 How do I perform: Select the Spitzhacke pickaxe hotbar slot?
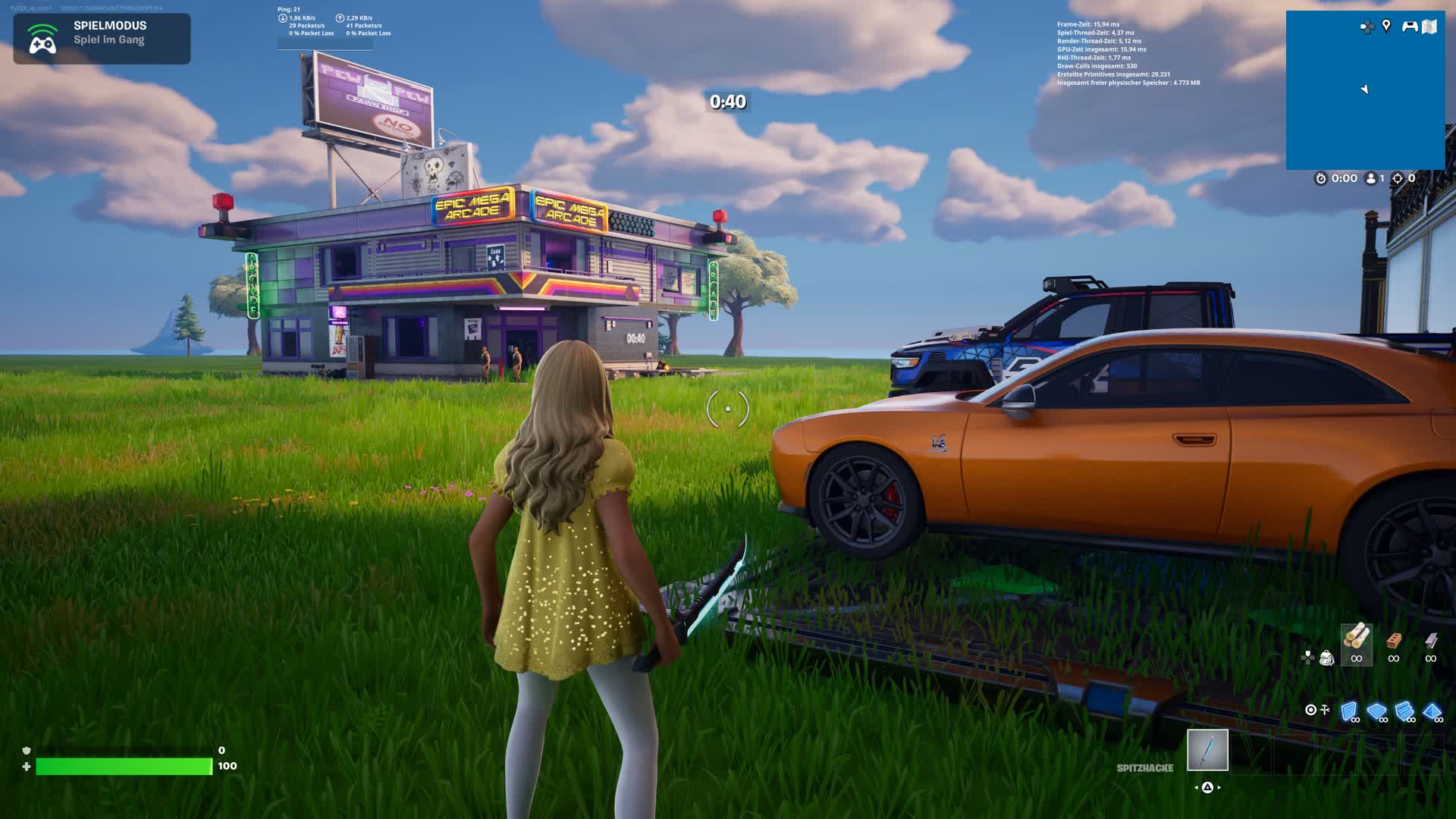pyautogui.click(x=1207, y=750)
